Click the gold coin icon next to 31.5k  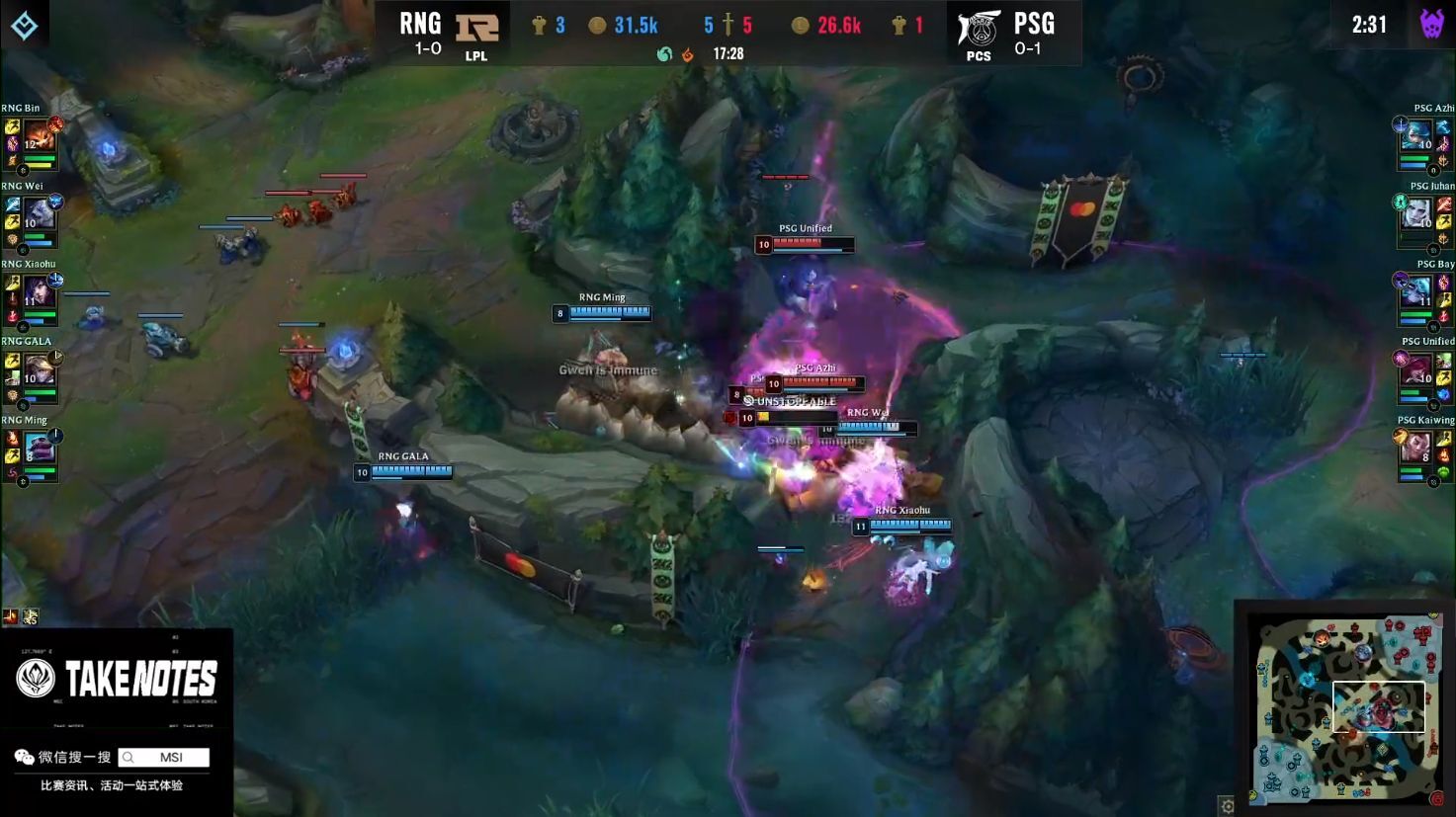tap(598, 26)
